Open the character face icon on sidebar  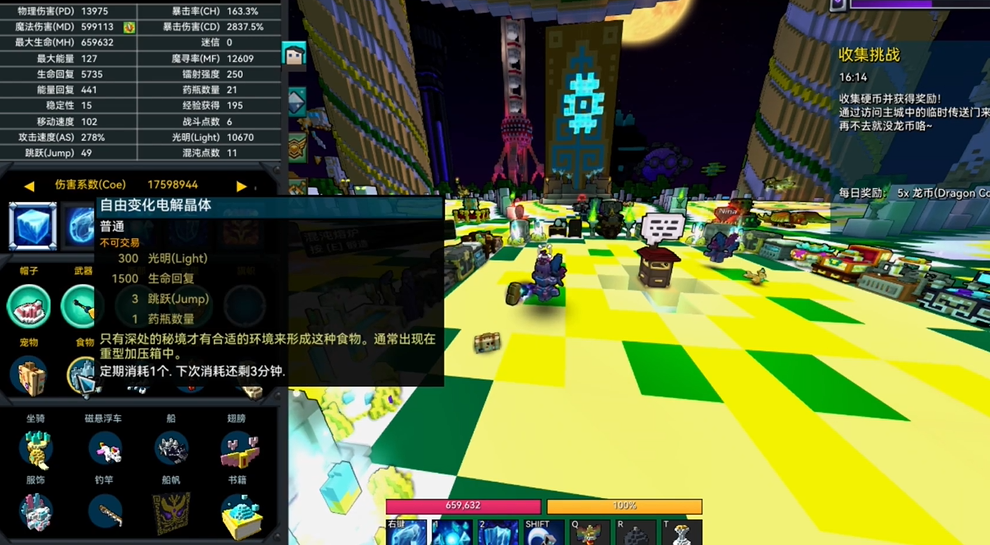point(295,57)
